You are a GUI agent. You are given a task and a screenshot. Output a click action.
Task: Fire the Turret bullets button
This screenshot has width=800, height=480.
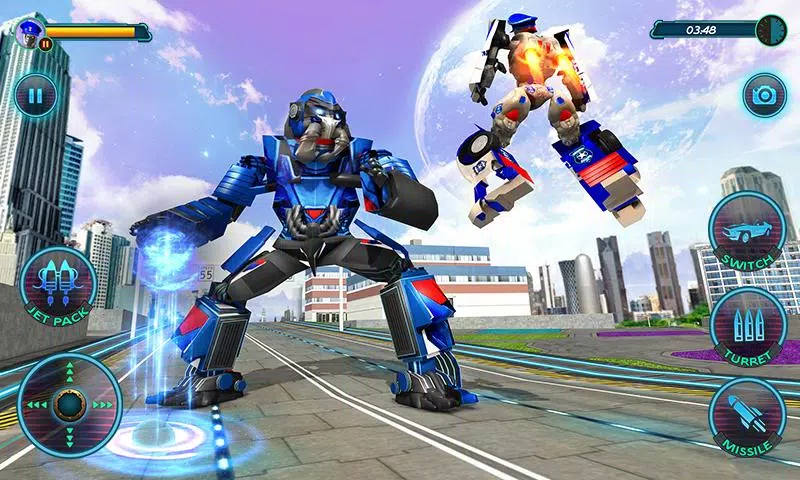point(748,324)
